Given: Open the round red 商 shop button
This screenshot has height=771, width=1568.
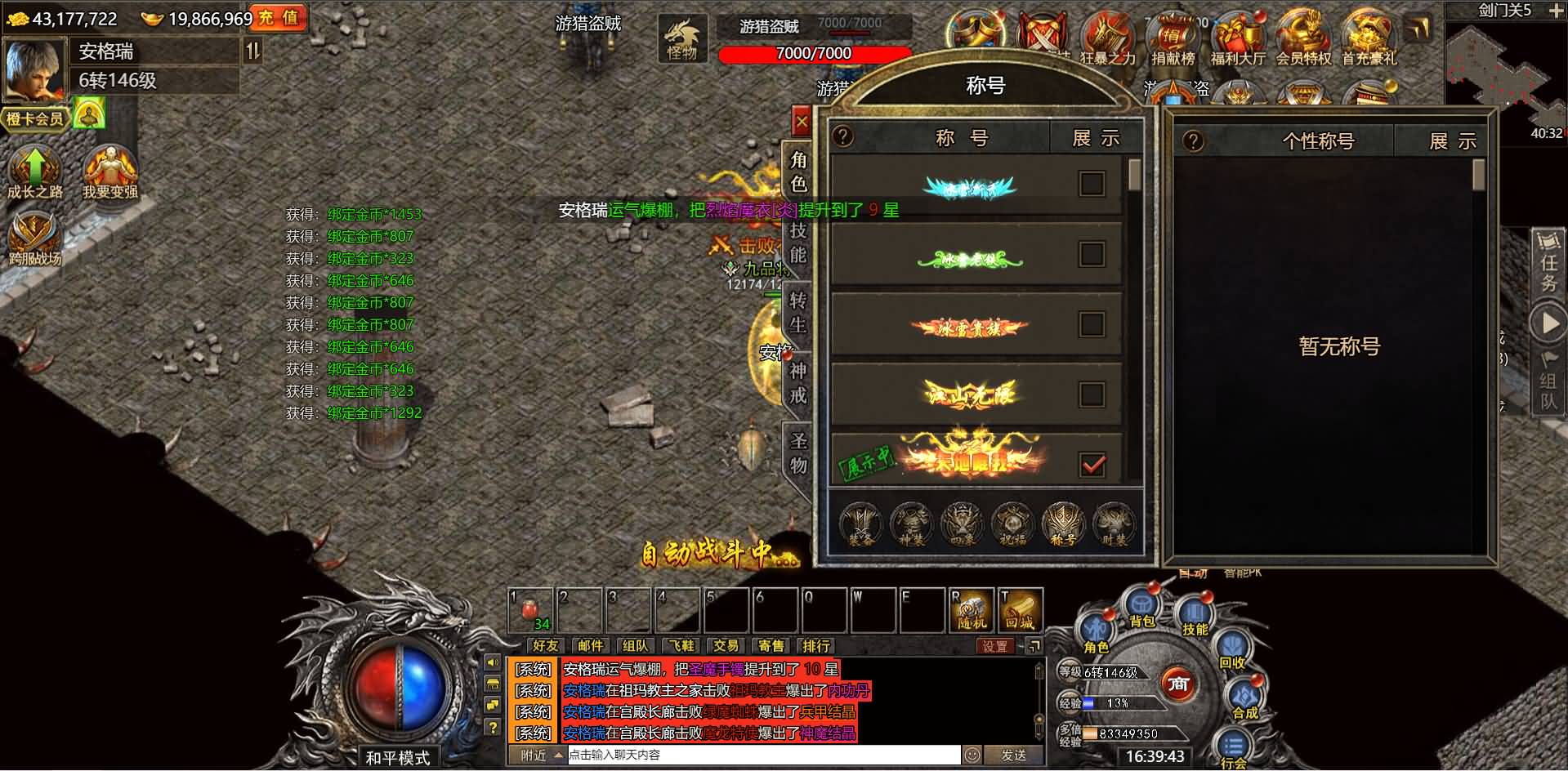Looking at the screenshot, I should point(1177,684).
